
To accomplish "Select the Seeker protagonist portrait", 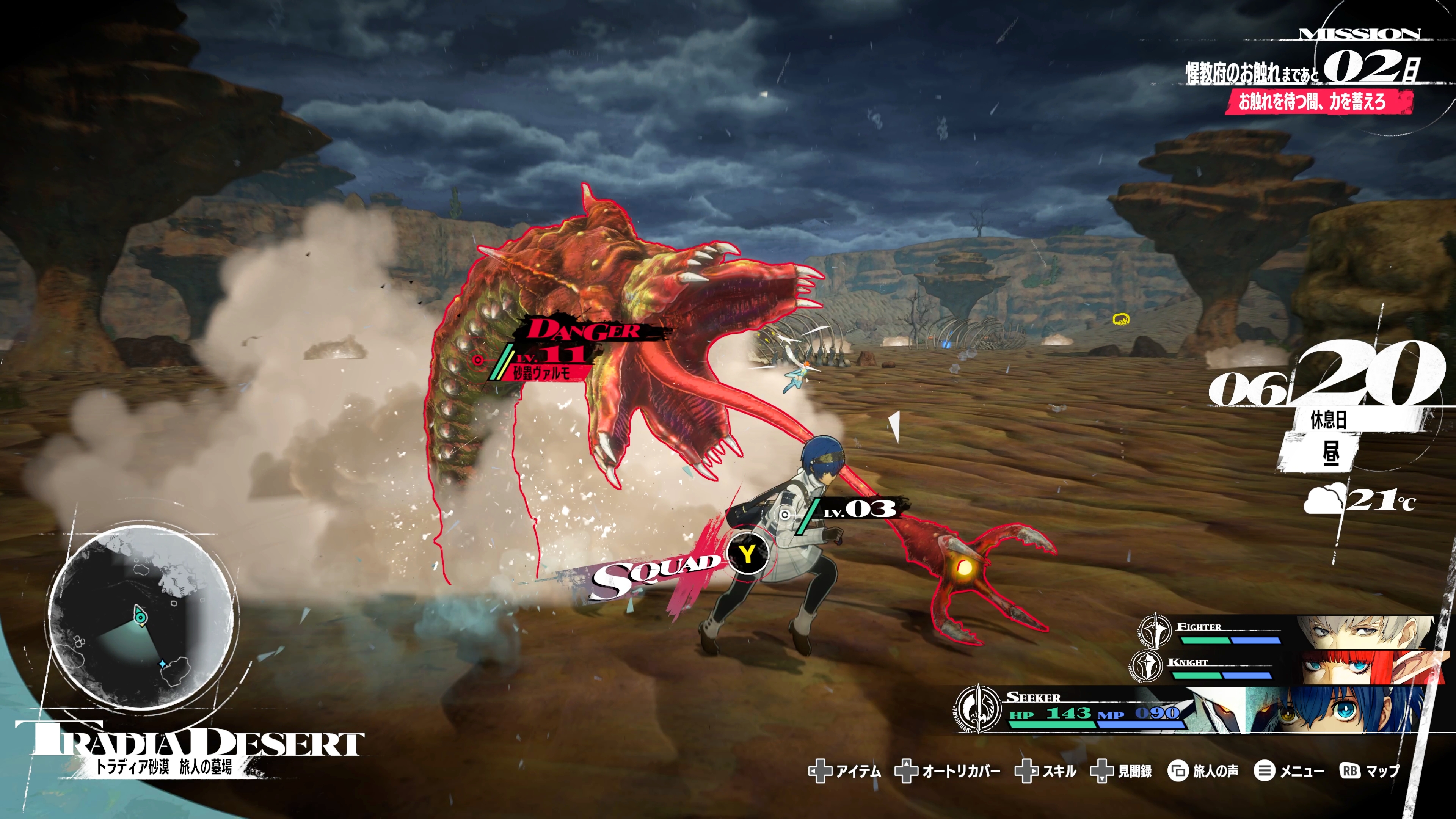I will coord(1334,709).
